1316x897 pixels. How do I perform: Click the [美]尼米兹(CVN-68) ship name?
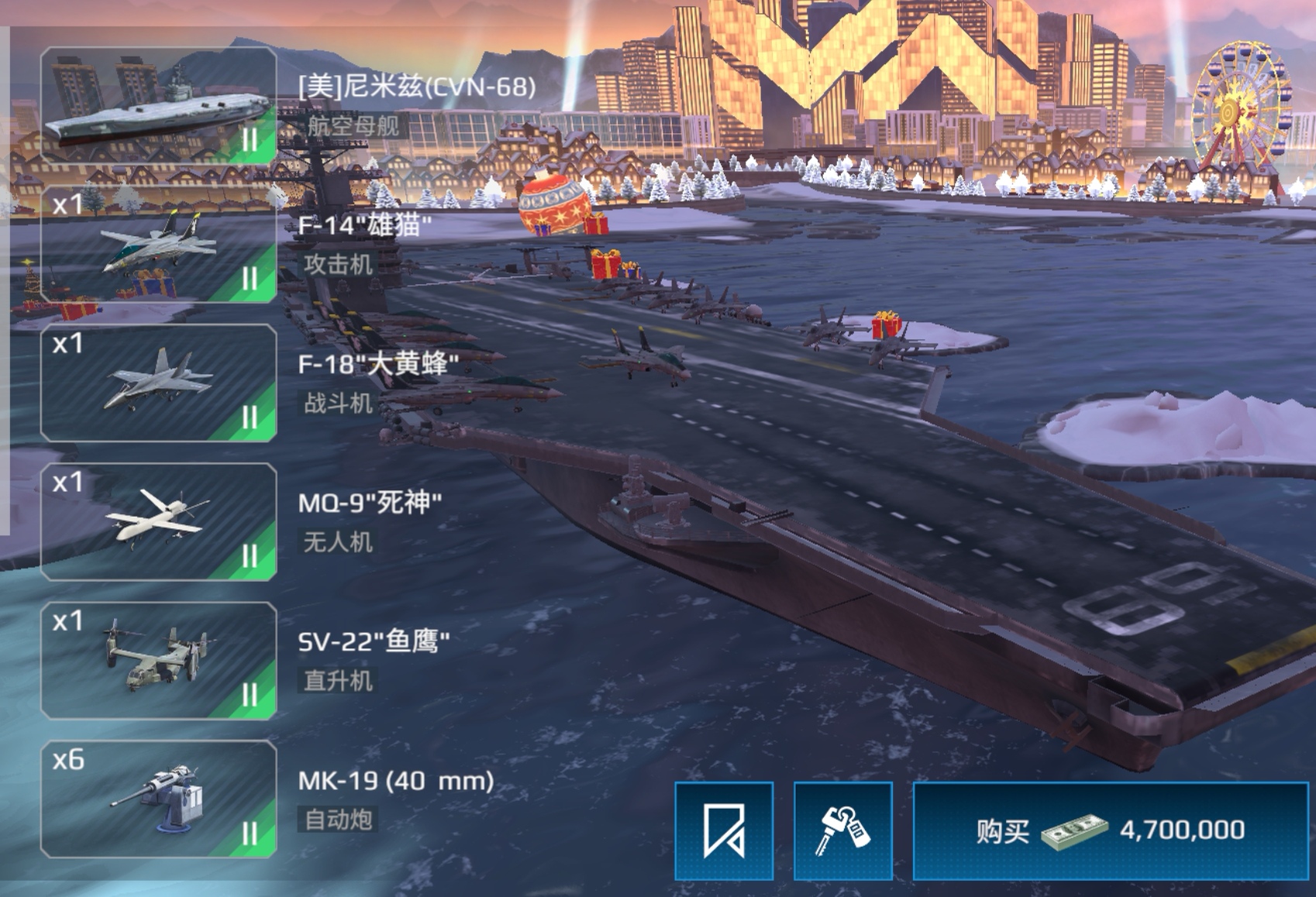(x=415, y=88)
